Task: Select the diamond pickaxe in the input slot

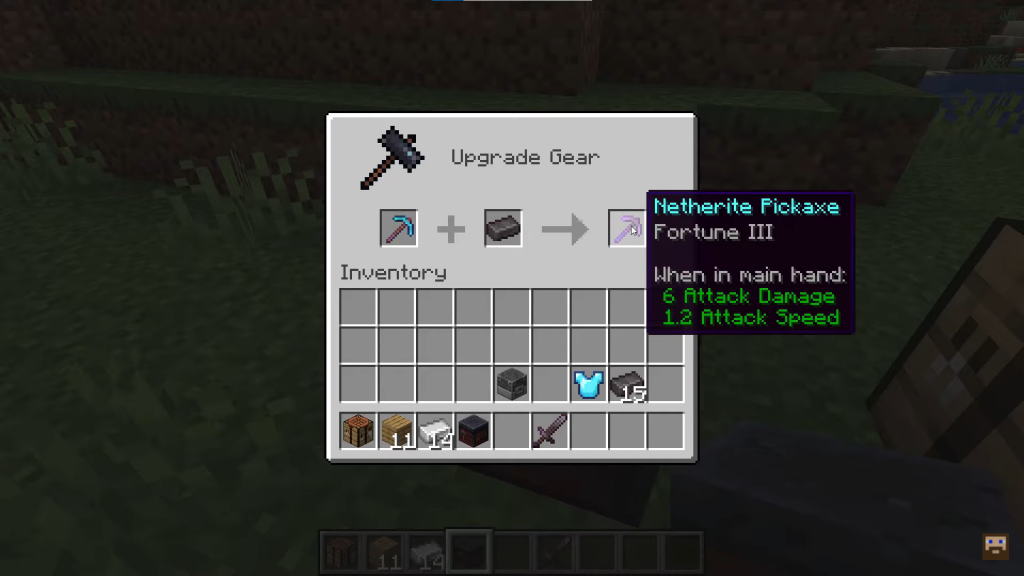Action: [398, 229]
